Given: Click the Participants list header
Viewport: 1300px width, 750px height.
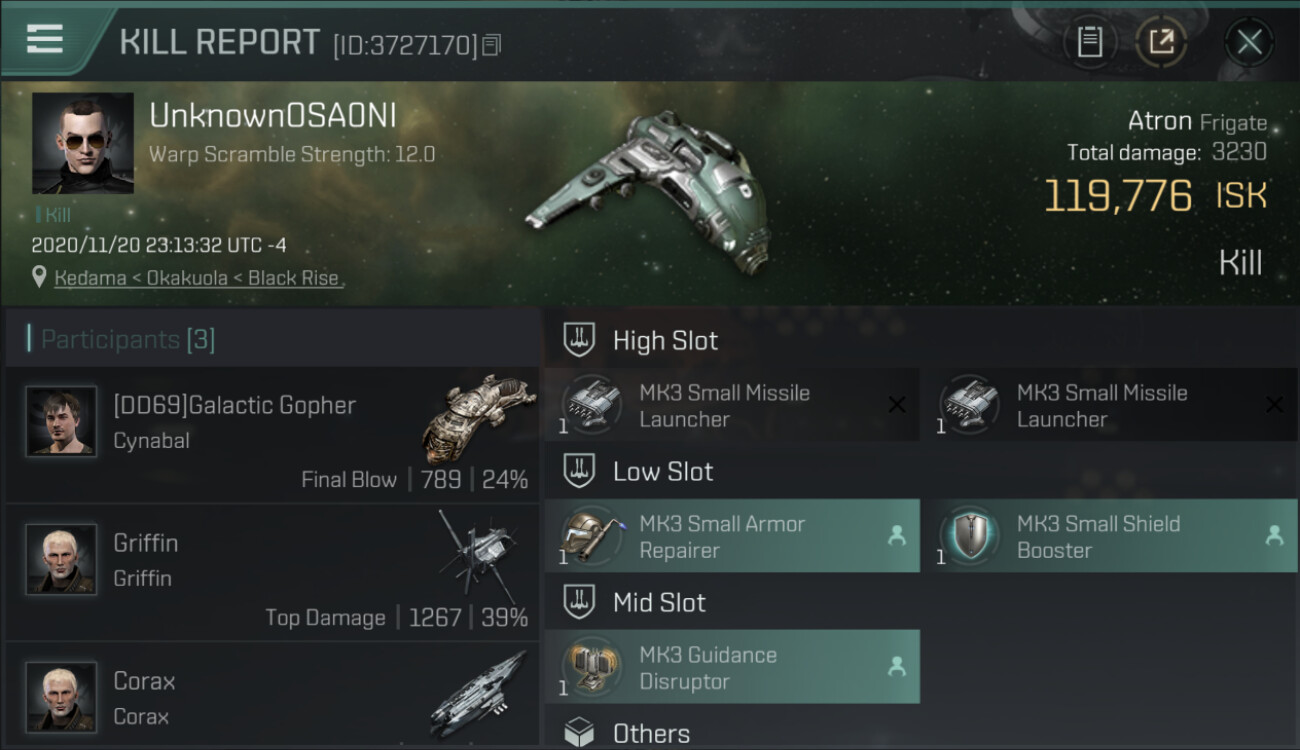Looking at the screenshot, I should pos(127,340).
